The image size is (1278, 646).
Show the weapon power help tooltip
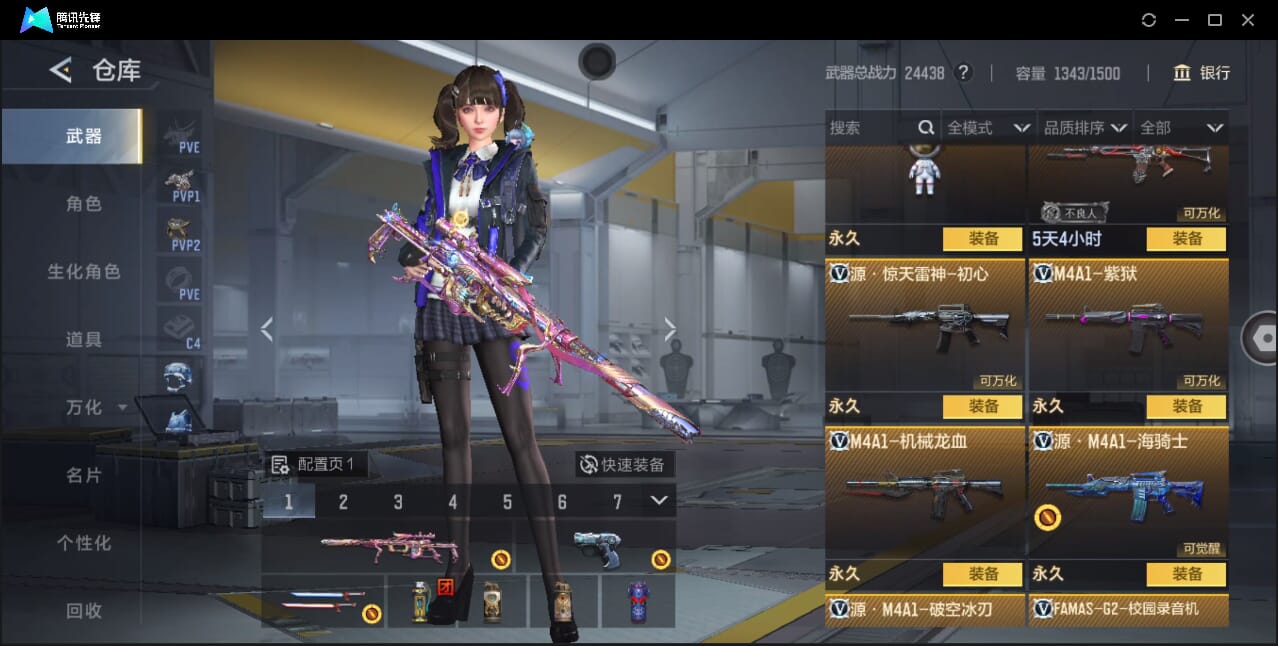(x=963, y=73)
